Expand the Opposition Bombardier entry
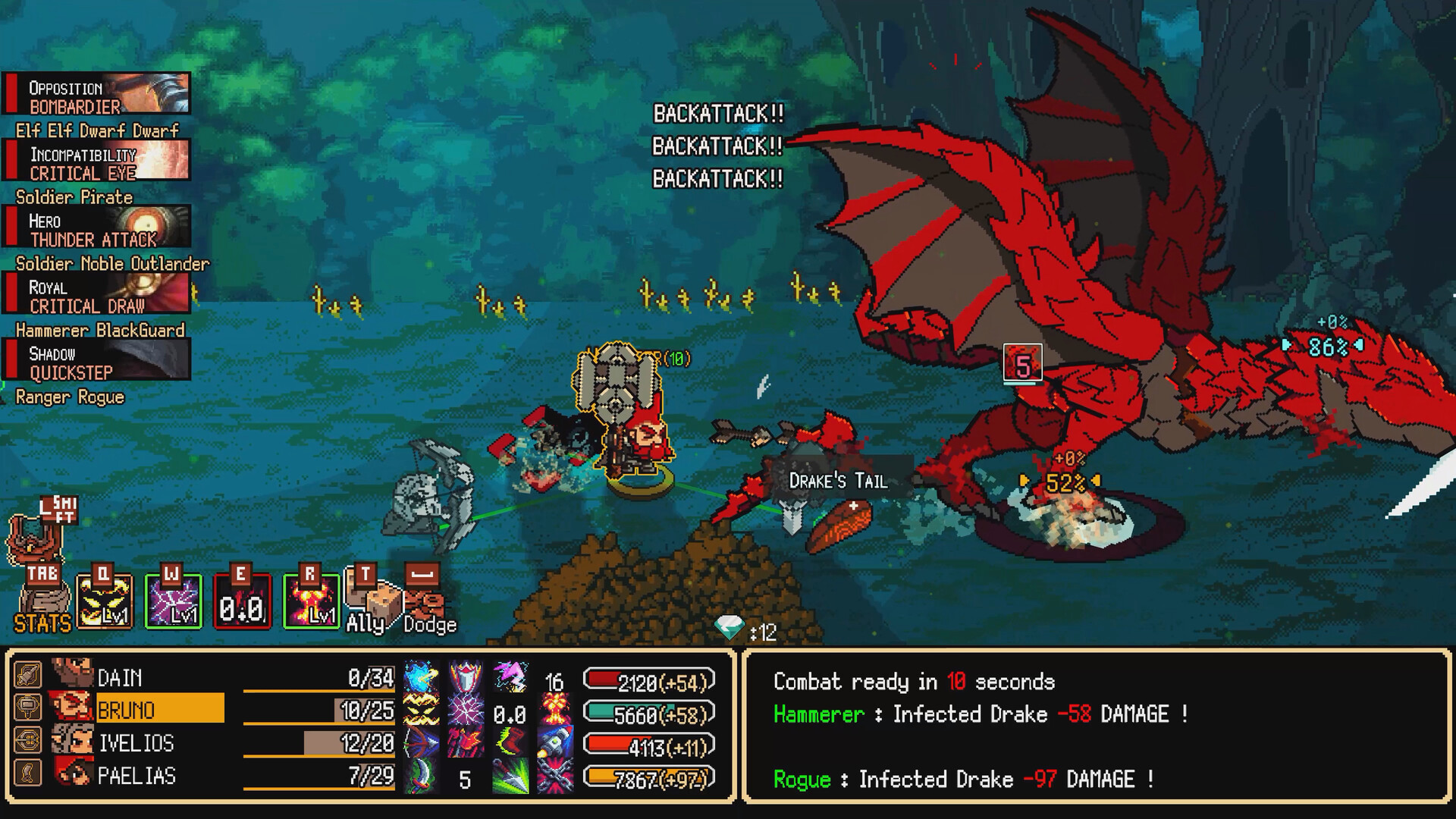Screen dimensions: 1456x819 [x=97, y=93]
